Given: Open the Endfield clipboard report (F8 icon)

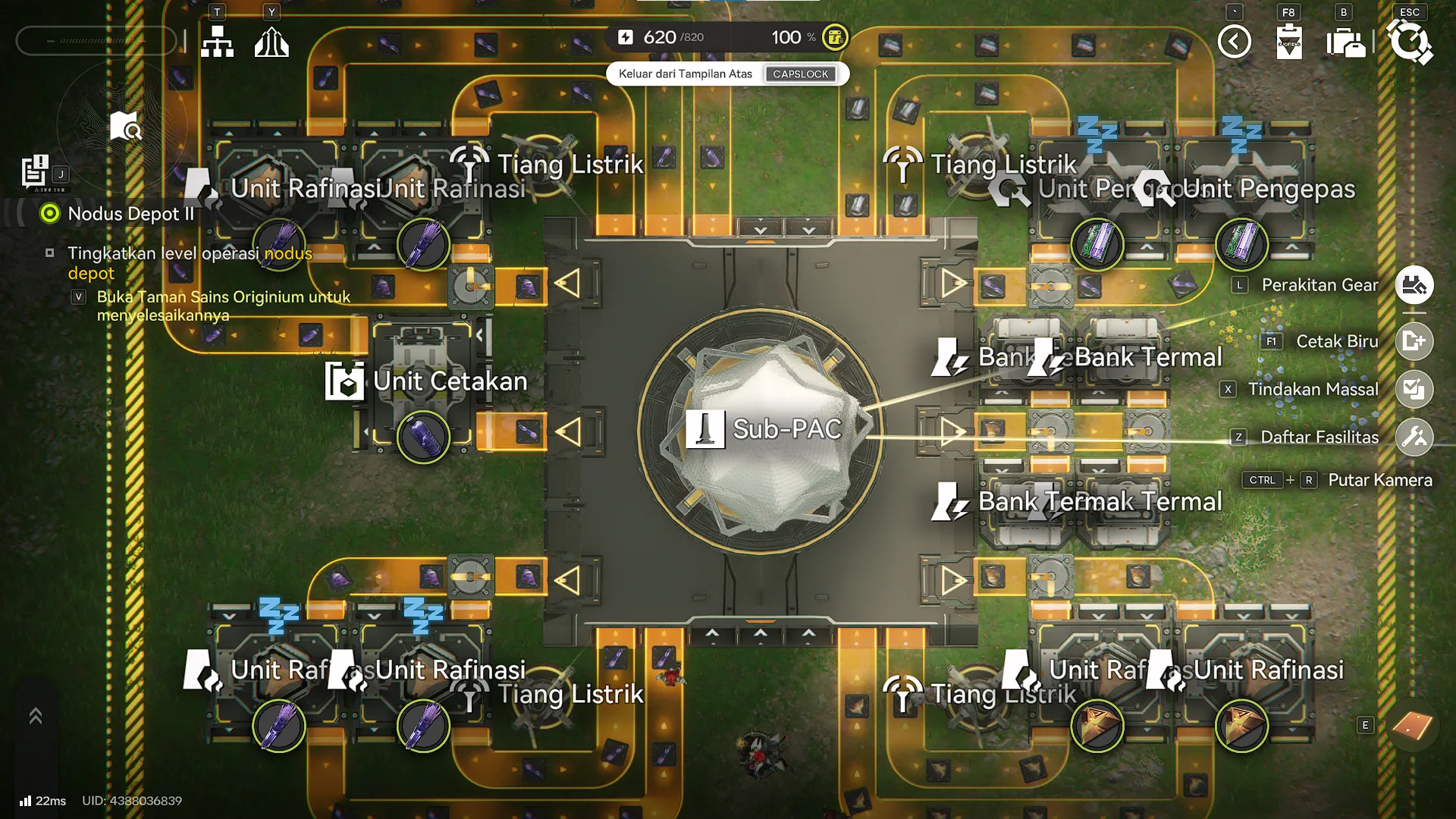Looking at the screenshot, I should 1289,42.
